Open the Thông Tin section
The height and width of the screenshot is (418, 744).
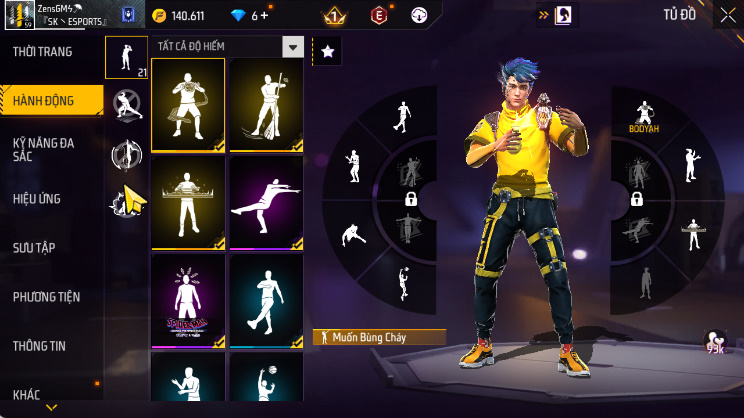tap(40, 346)
